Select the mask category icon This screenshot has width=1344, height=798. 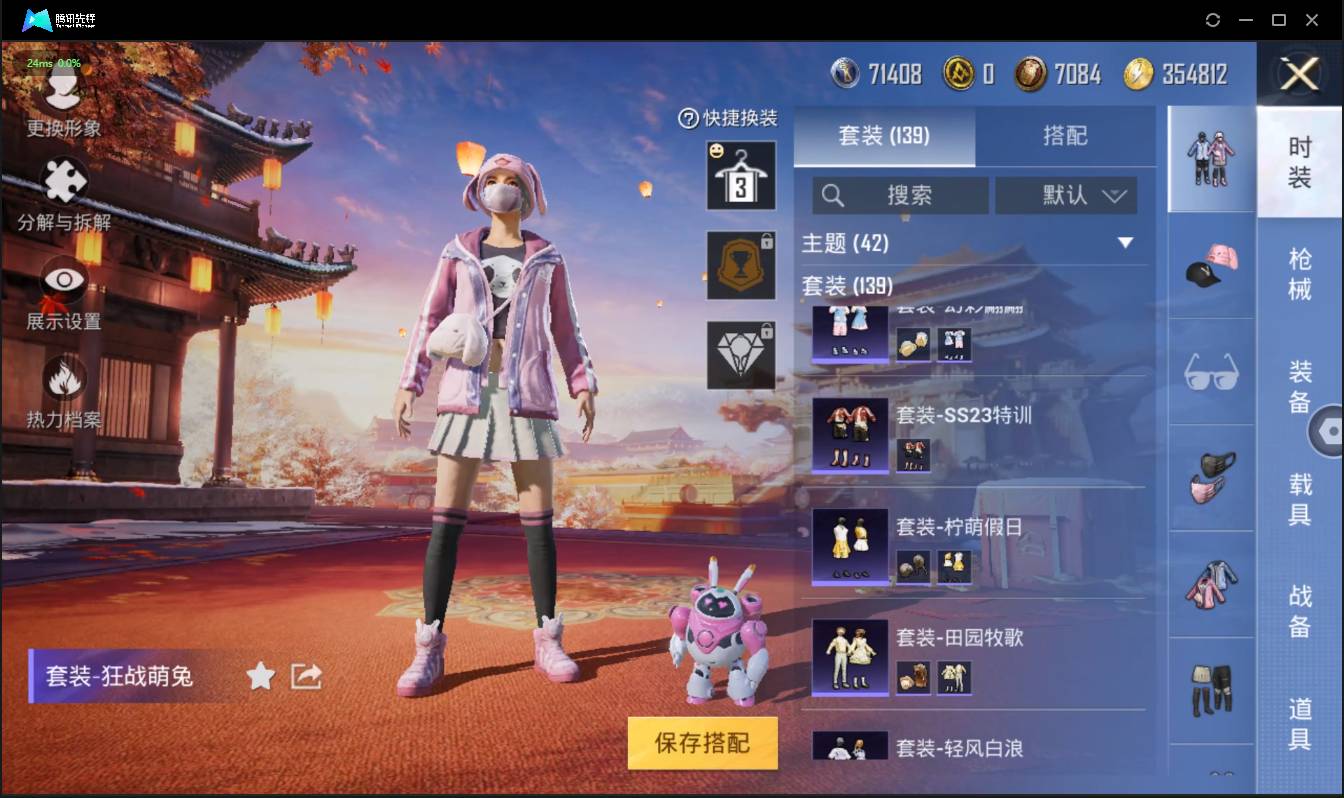[1211, 478]
